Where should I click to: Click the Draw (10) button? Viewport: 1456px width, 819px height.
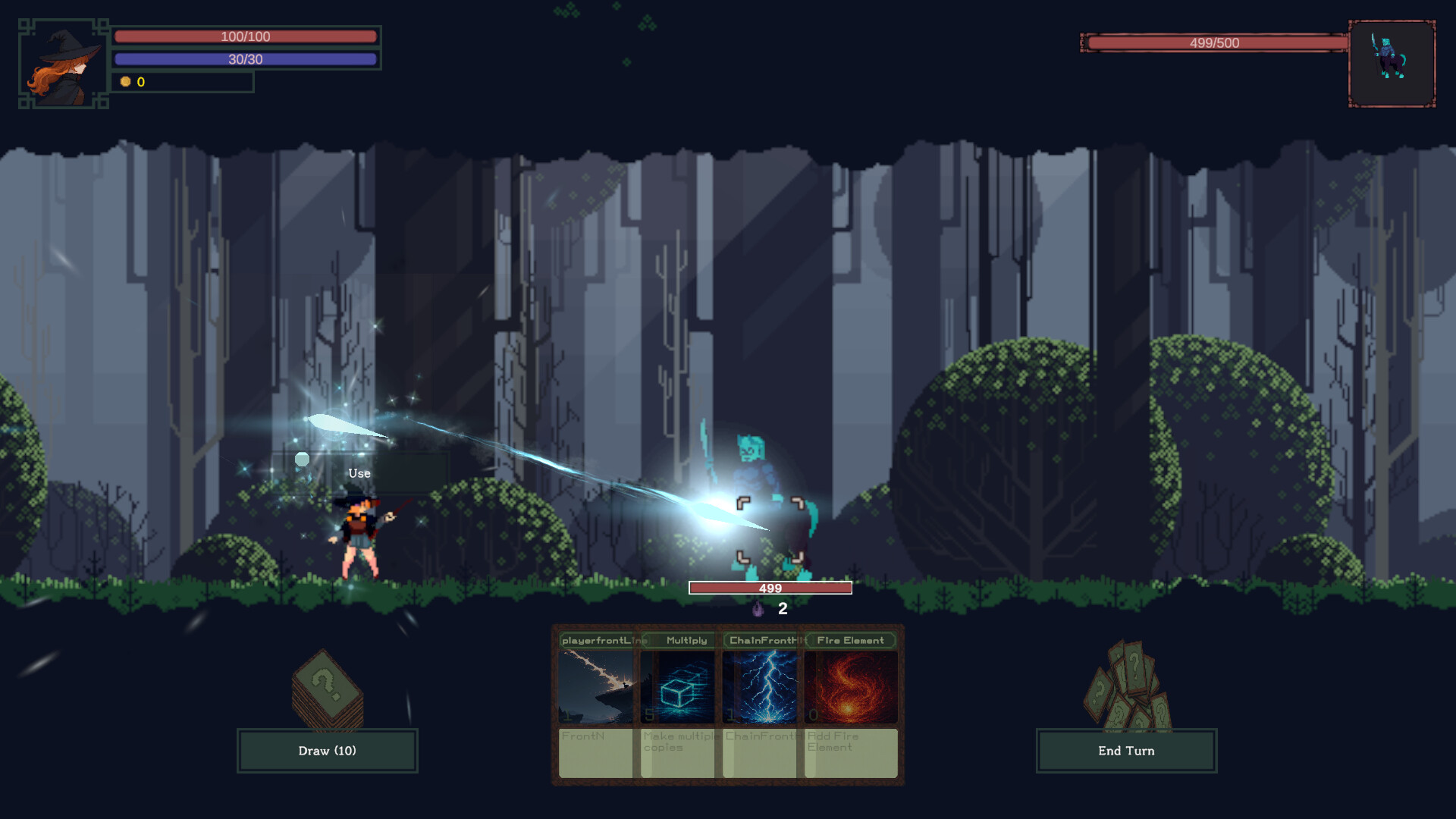point(327,750)
